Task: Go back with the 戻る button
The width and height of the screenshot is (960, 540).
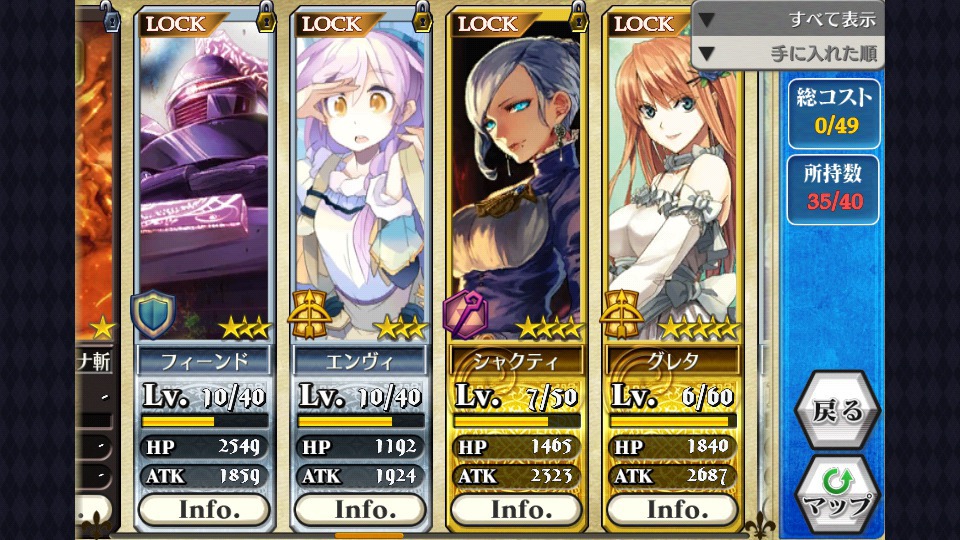Action: pyautogui.click(x=837, y=410)
